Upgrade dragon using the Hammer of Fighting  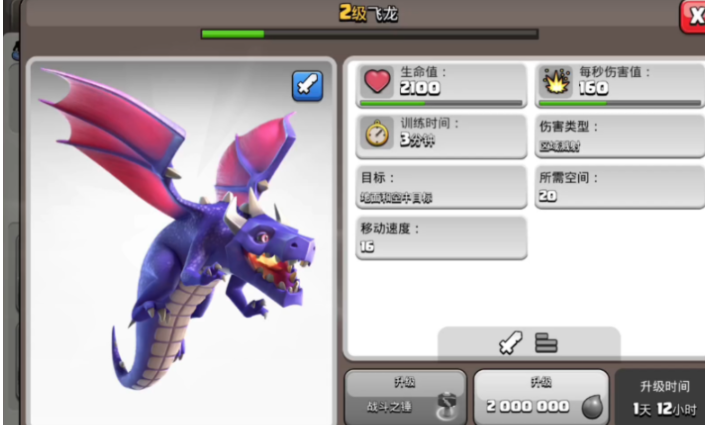tap(405, 398)
